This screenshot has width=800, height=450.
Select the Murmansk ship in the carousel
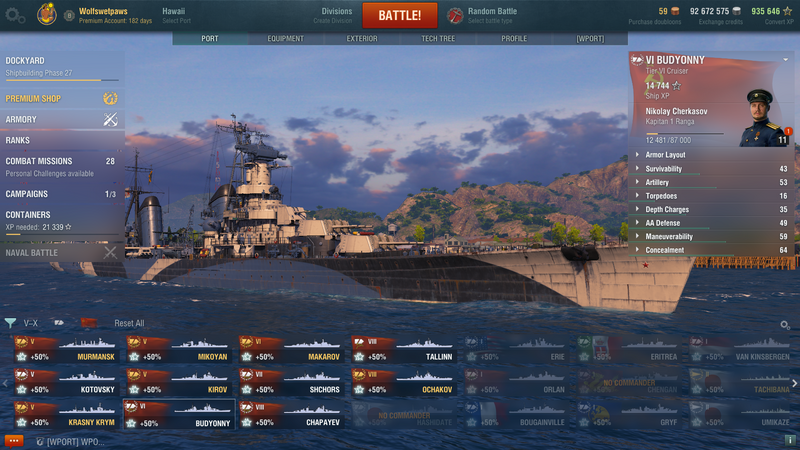click(66, 349)
